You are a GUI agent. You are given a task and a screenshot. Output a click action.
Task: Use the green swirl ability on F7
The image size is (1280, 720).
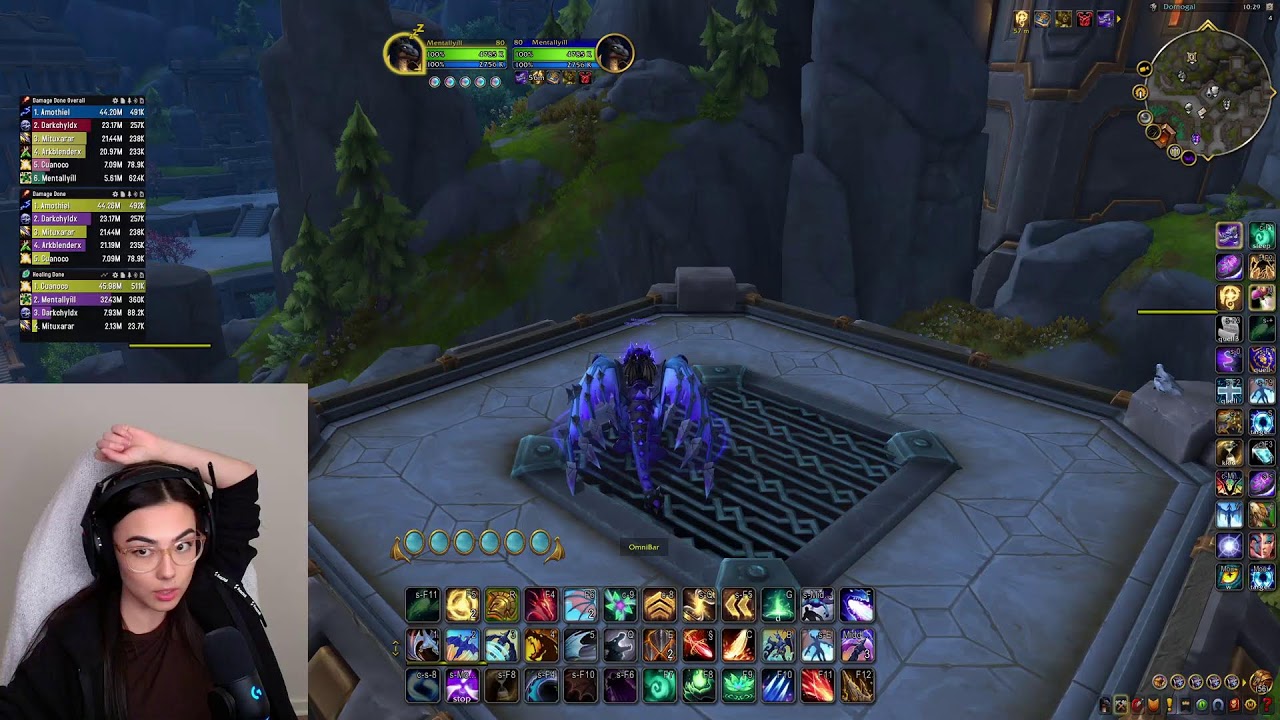click(x=659, y=686)
